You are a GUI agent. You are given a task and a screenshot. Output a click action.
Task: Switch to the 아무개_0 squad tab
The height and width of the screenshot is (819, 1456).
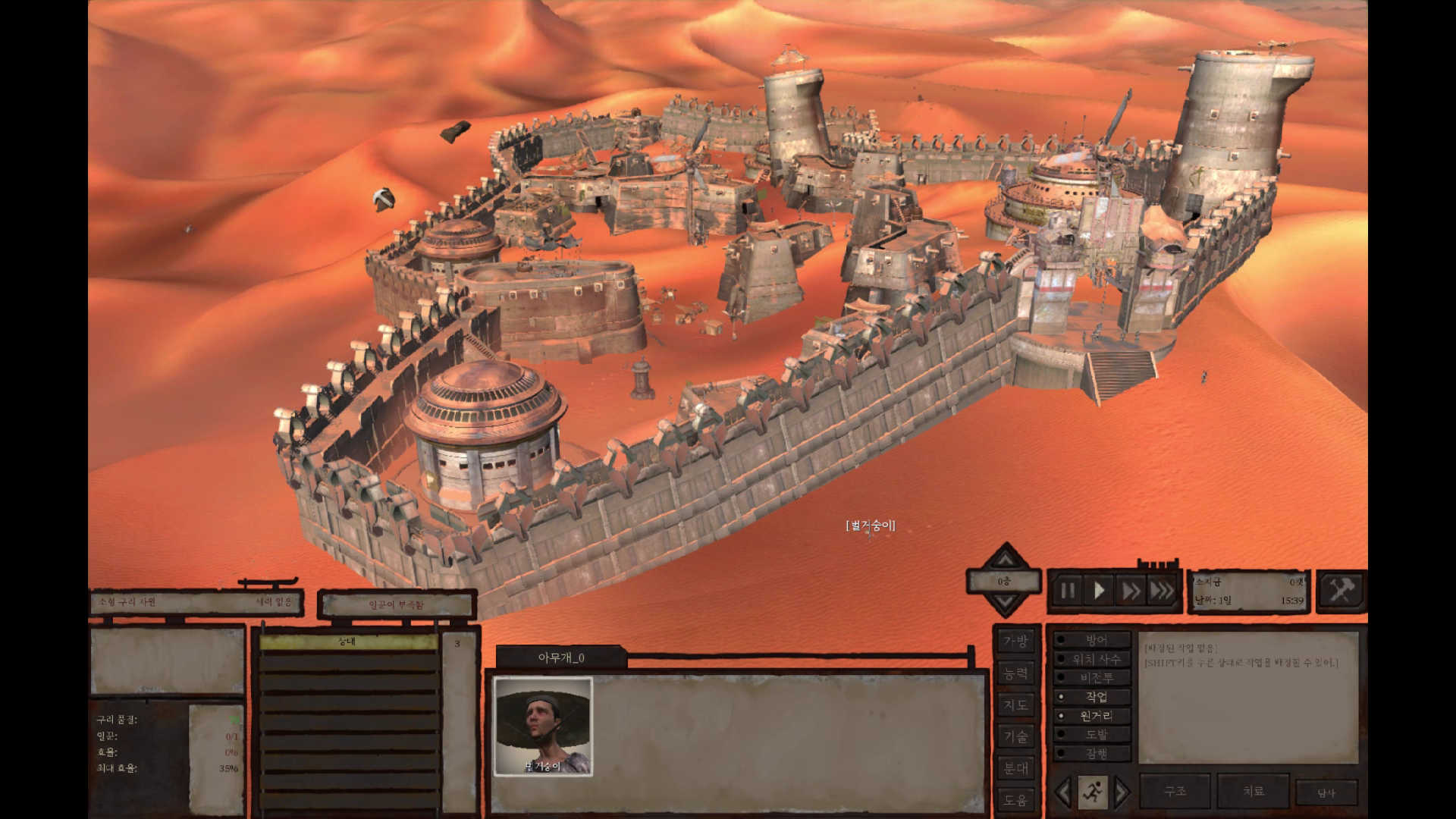[x=561, y=657]
